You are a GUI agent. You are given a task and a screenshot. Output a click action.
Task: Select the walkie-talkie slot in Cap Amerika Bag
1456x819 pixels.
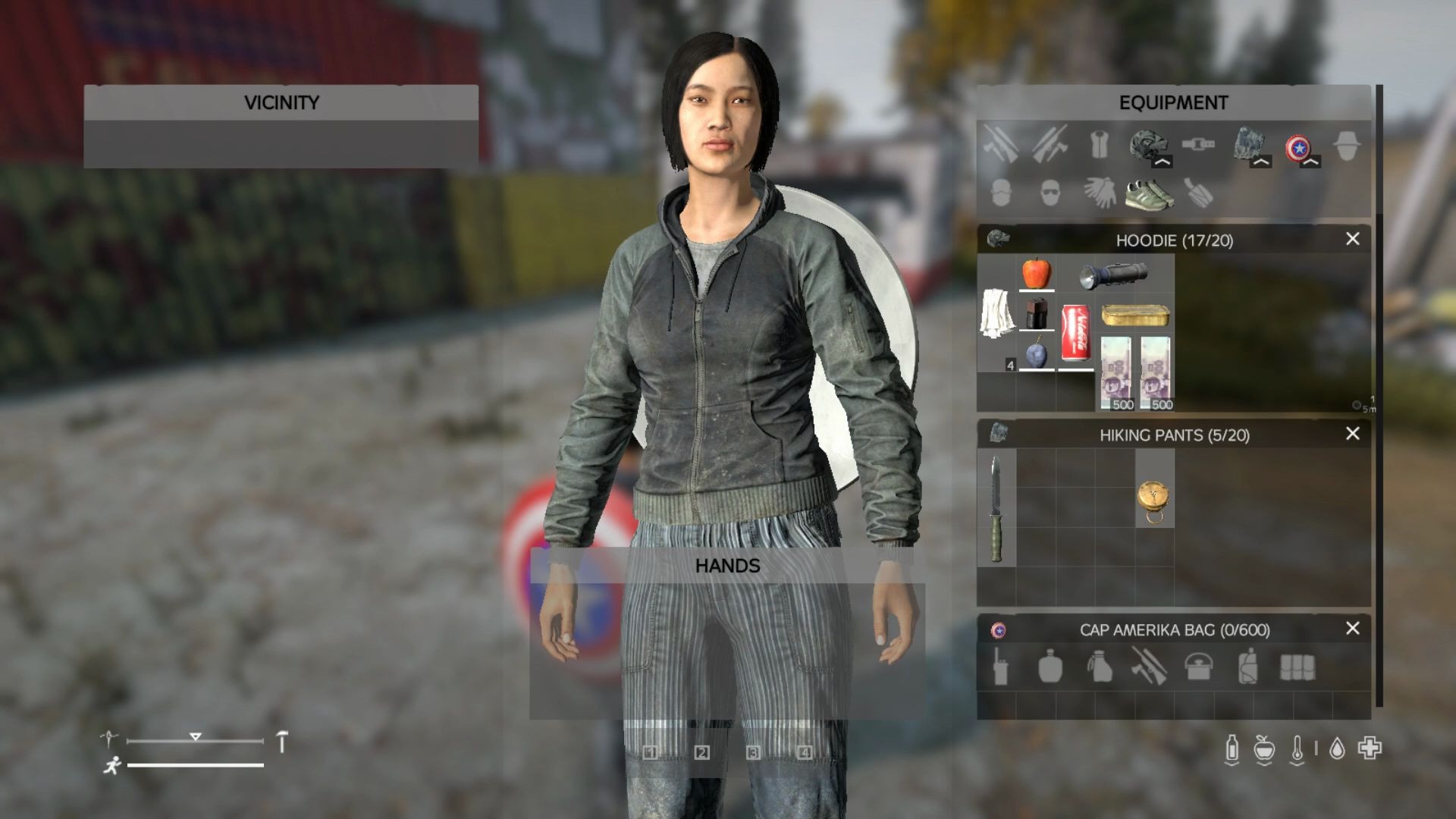click(1003, 669)
